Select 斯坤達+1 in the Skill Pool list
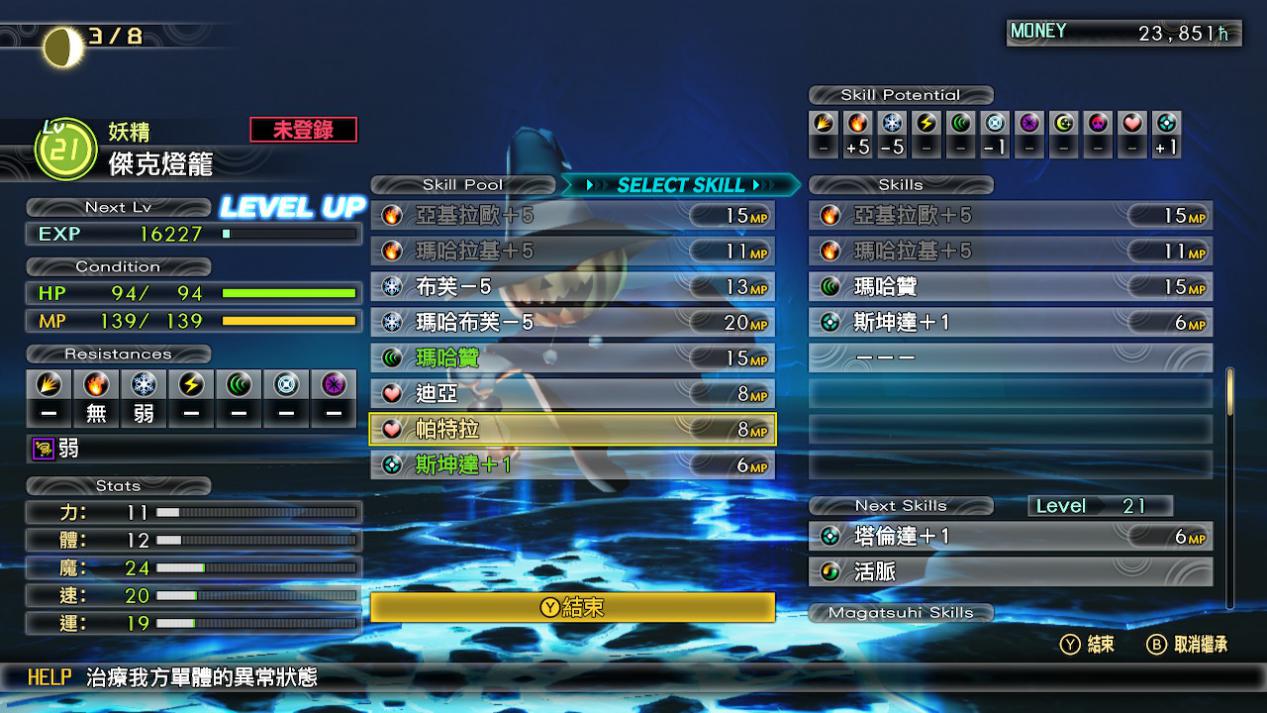The height and width of the screenshot is (713, 1267). (x=572, y=465)
